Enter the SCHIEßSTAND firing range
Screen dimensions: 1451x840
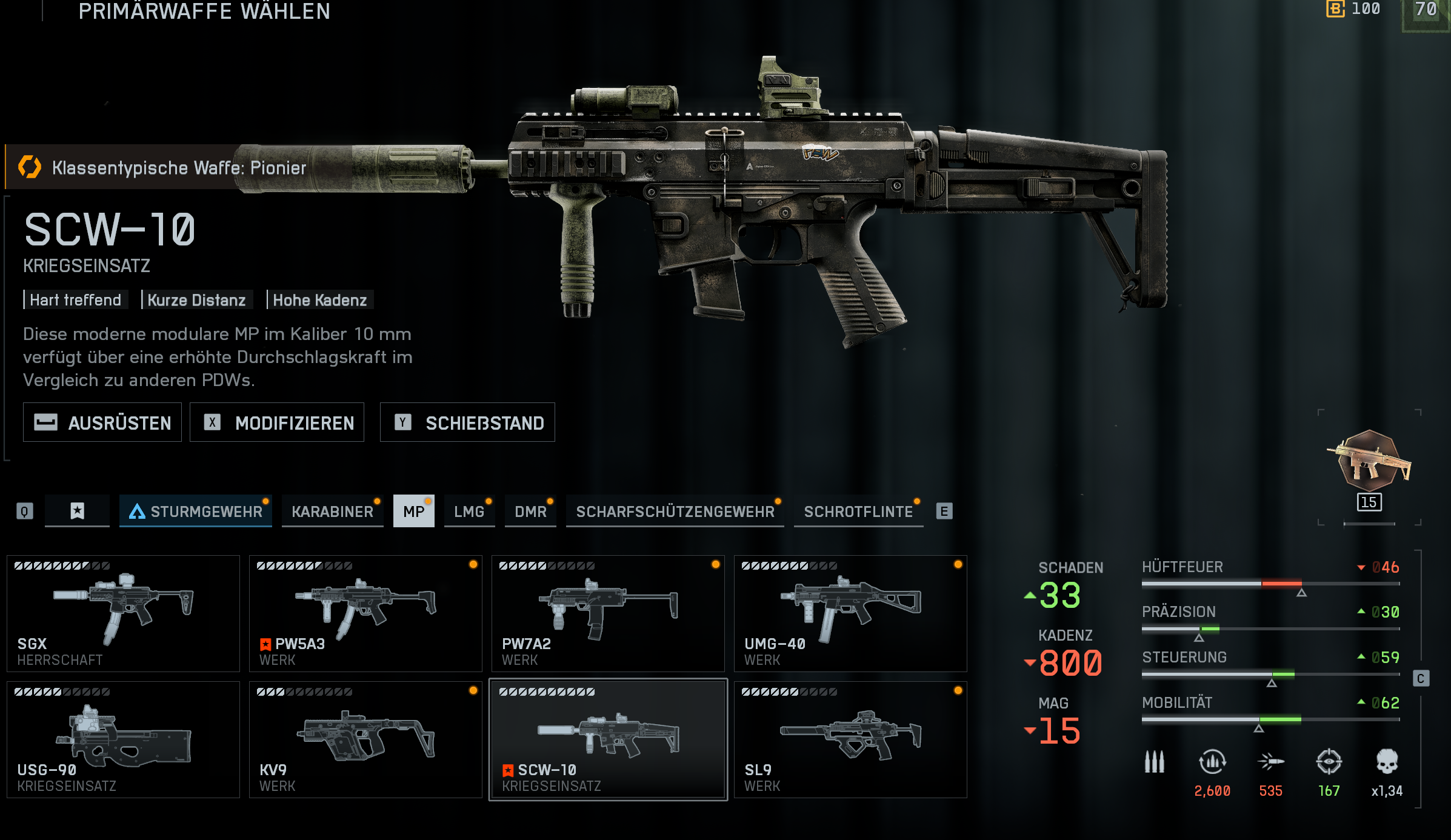(467, 422)
